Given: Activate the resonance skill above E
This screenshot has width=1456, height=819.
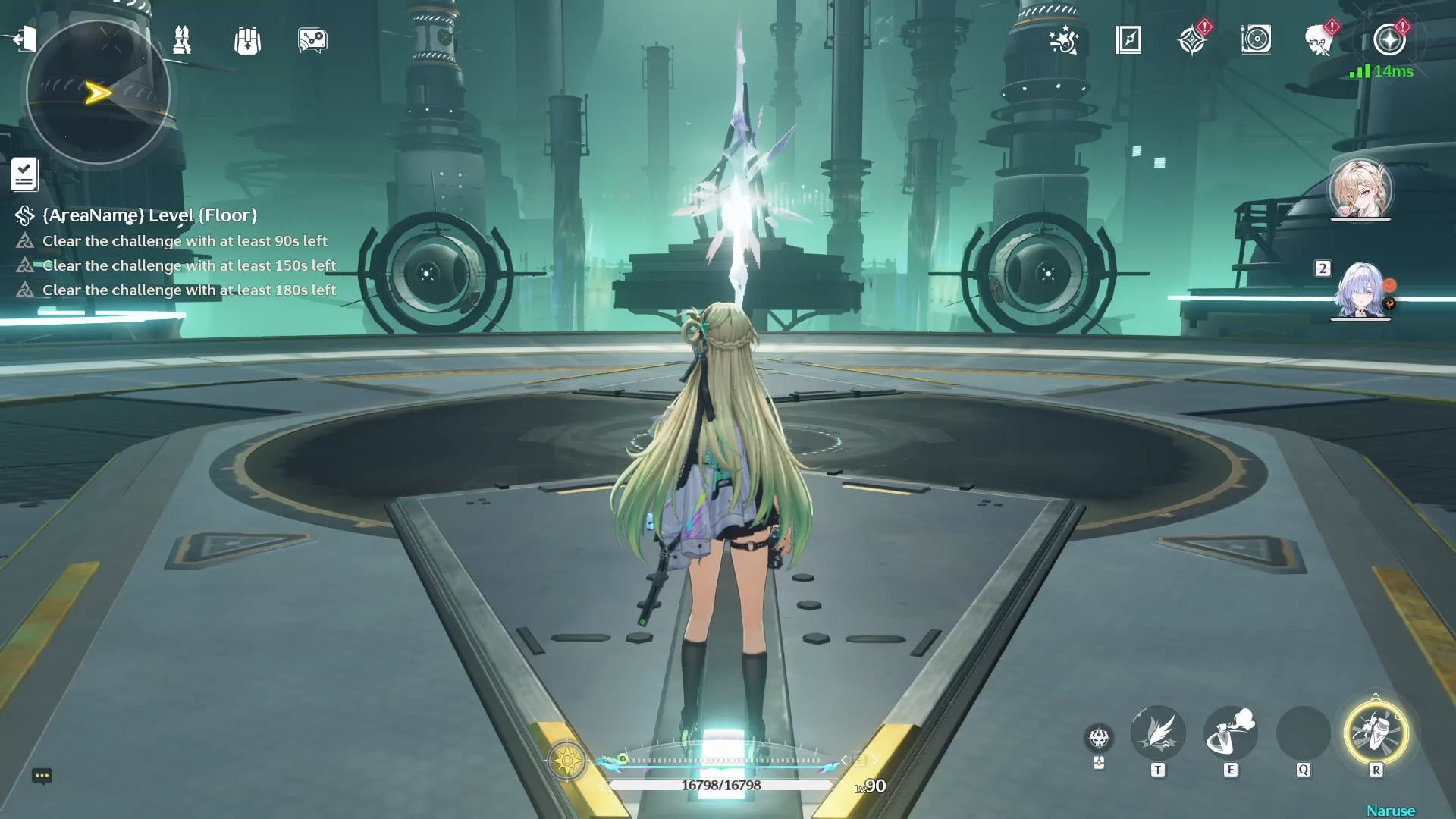Looking at the screenshot, I should pos(1230,733).
